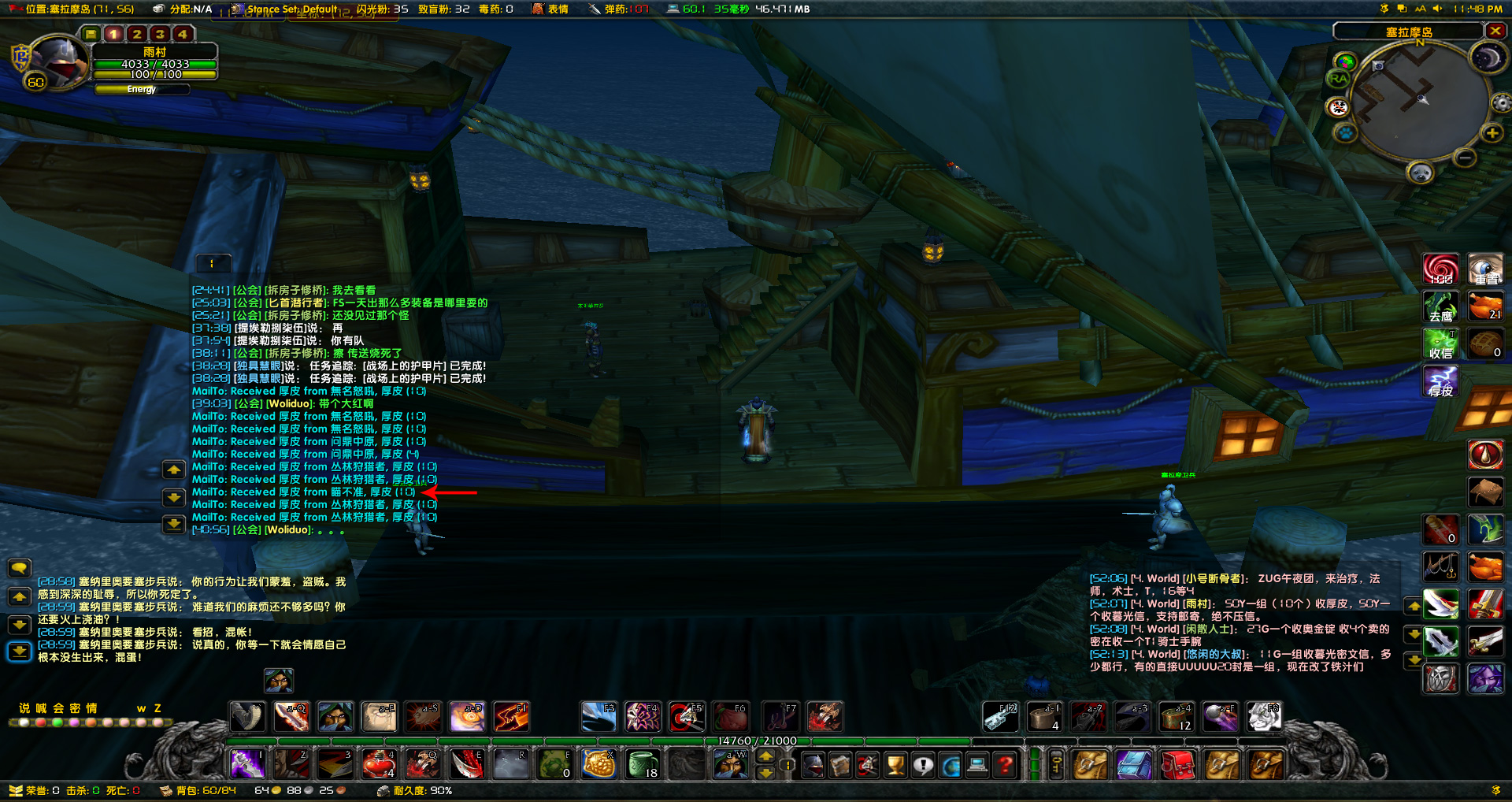
Task: Click the 重置 eye macro icon
Action: point(1486,269)
